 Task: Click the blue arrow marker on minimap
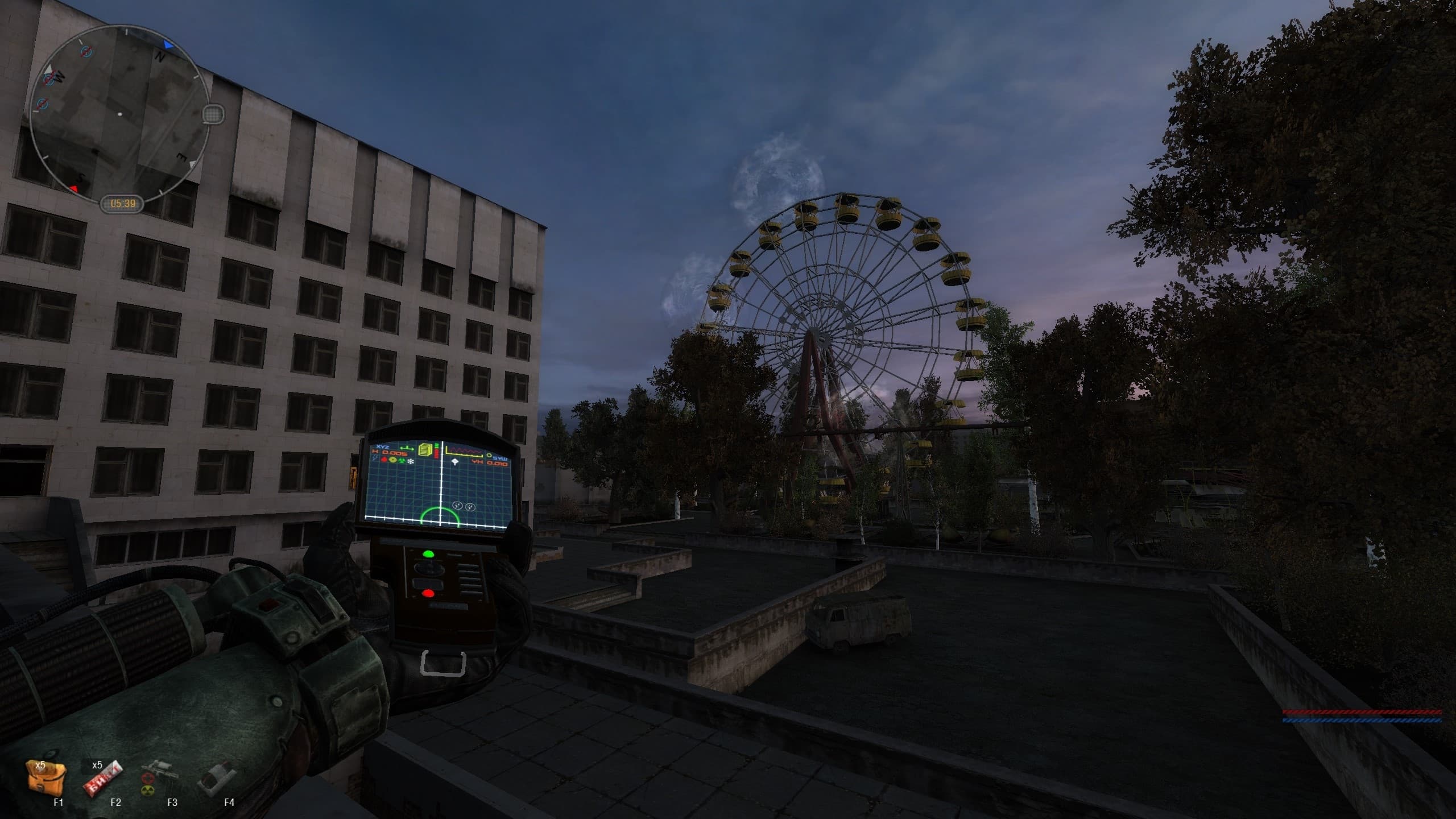(168, 44)
